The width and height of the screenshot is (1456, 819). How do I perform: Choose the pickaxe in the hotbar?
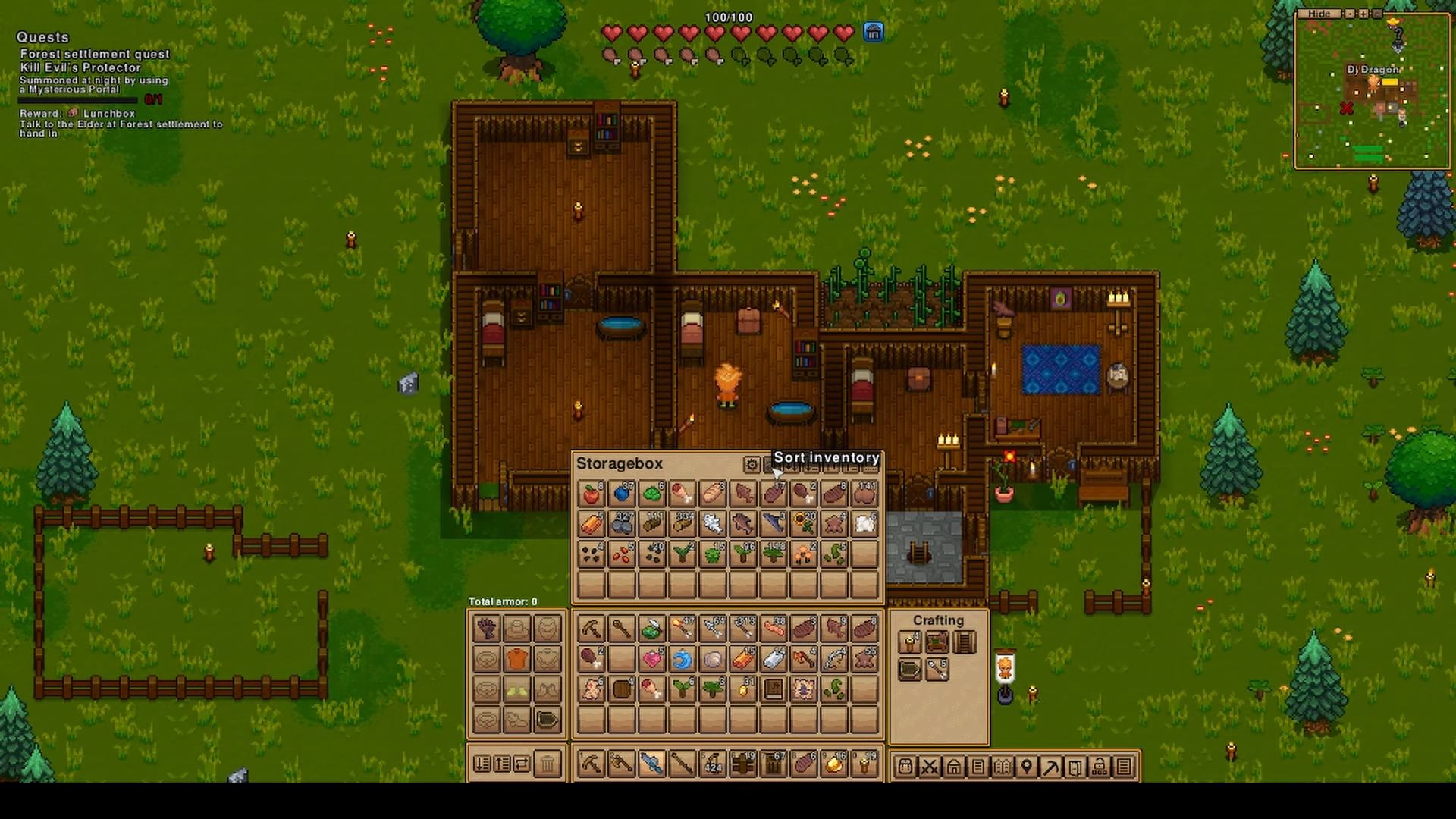tap(591, 764)
